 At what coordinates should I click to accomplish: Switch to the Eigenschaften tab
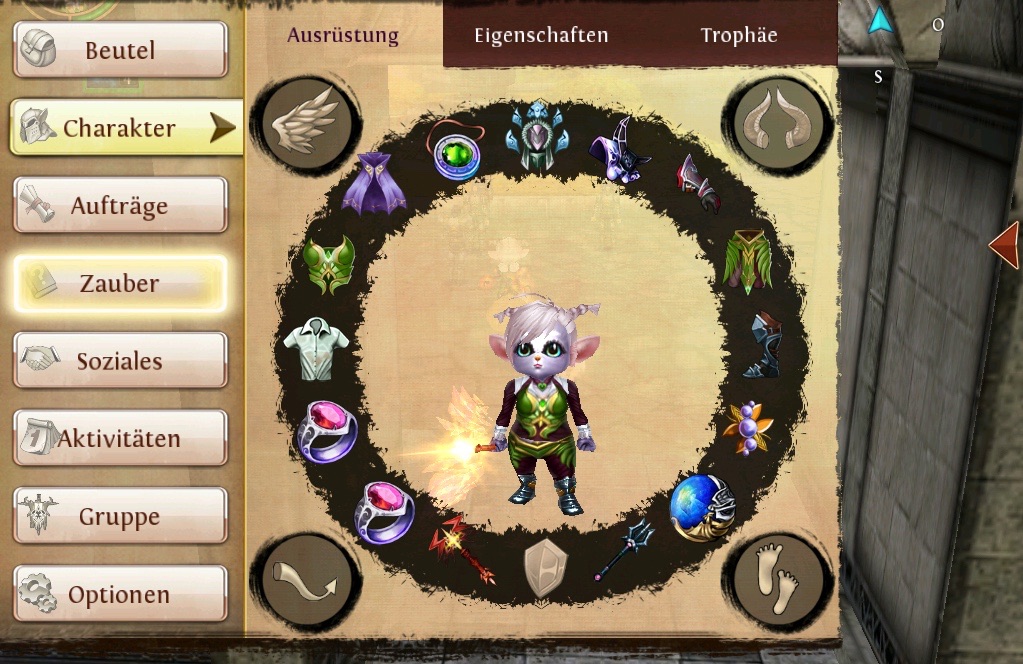click(541, 35)
